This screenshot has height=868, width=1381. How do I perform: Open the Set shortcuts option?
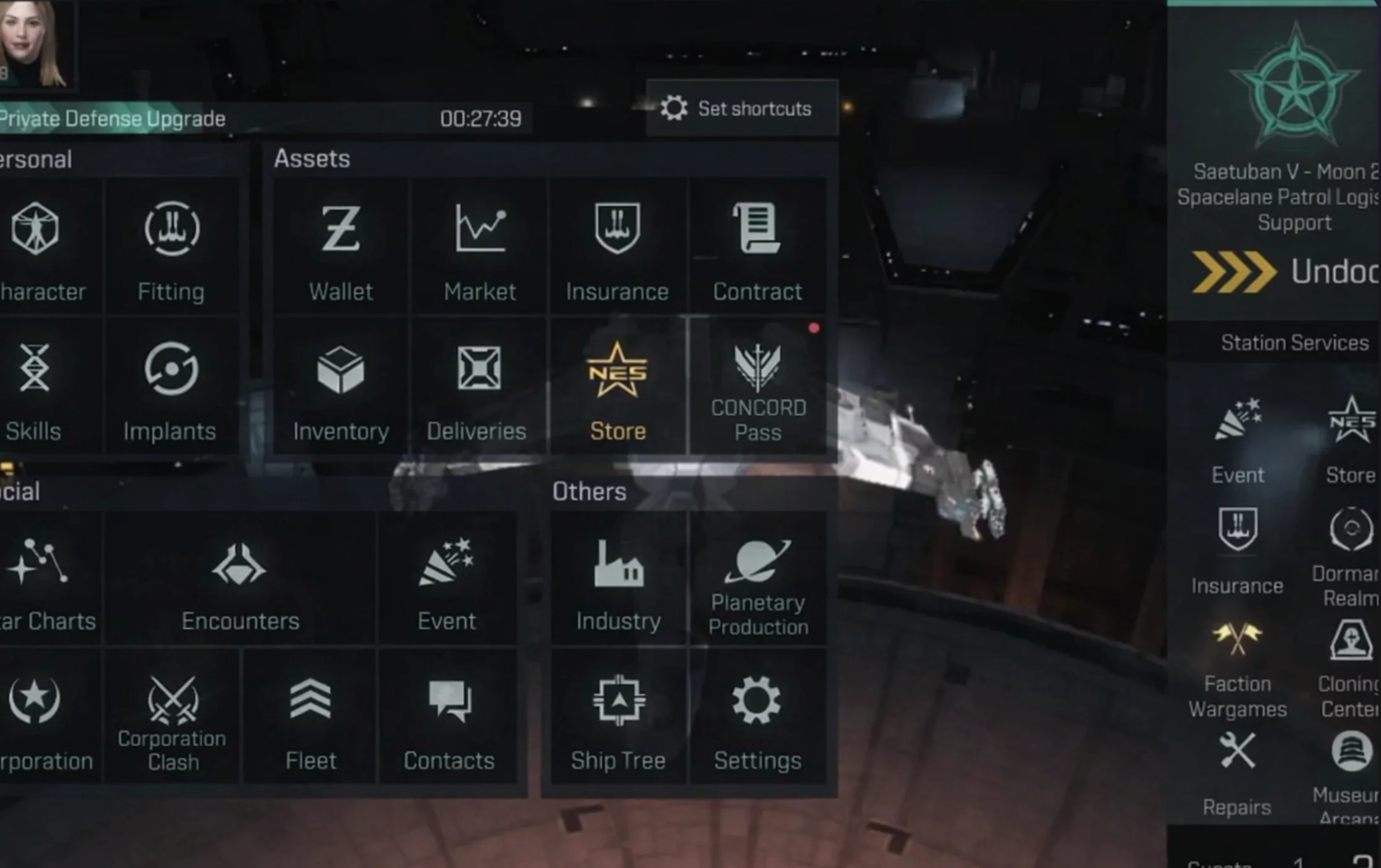tap(741, 108)
